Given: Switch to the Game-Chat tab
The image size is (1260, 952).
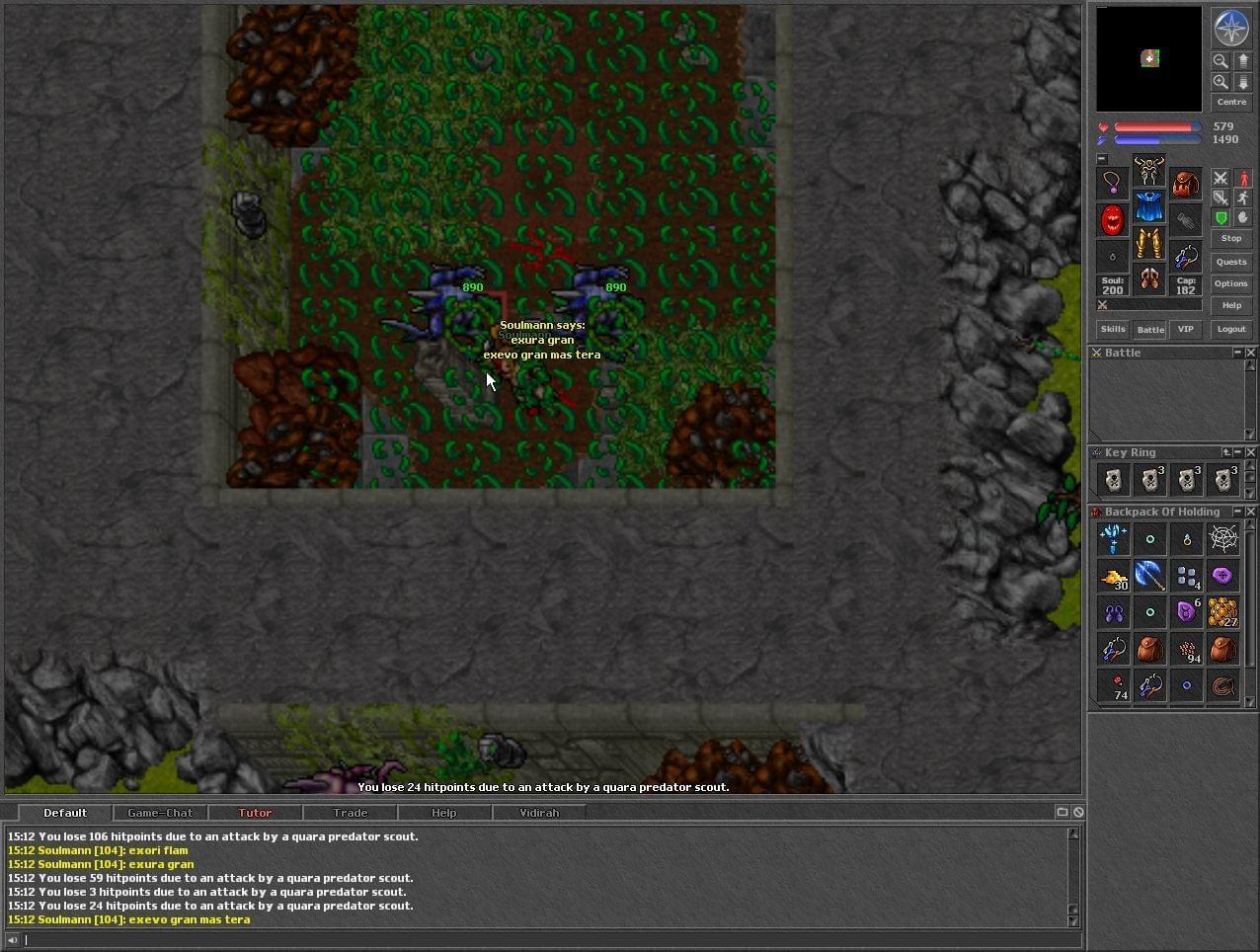Looking at the screenshot, I should click(x=160, y=813).
